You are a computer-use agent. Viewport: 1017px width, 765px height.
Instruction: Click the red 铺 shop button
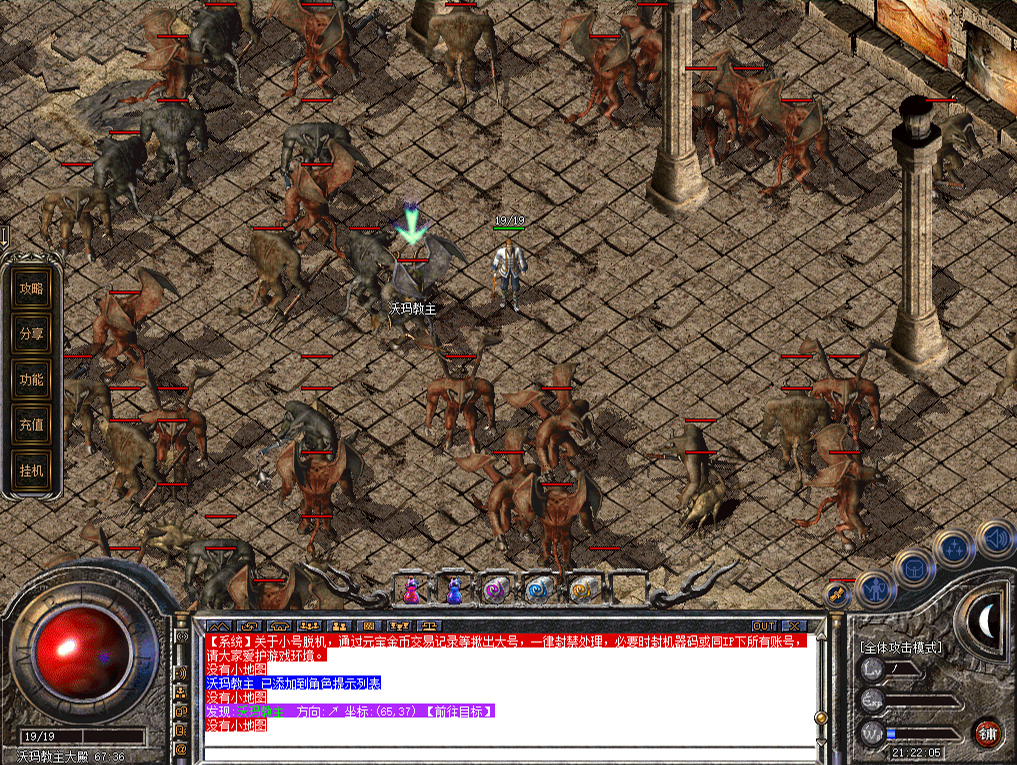click(x=988, y=732)
